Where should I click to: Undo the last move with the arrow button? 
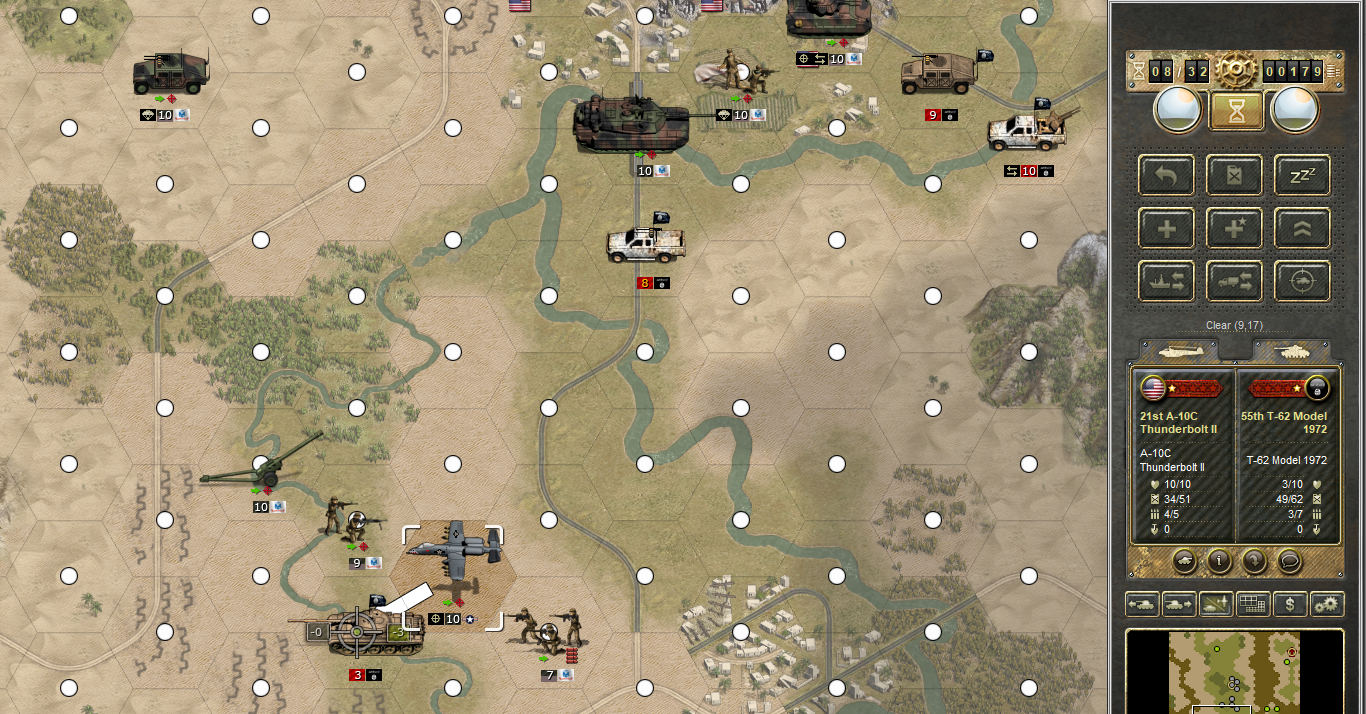pos(1166,175)
